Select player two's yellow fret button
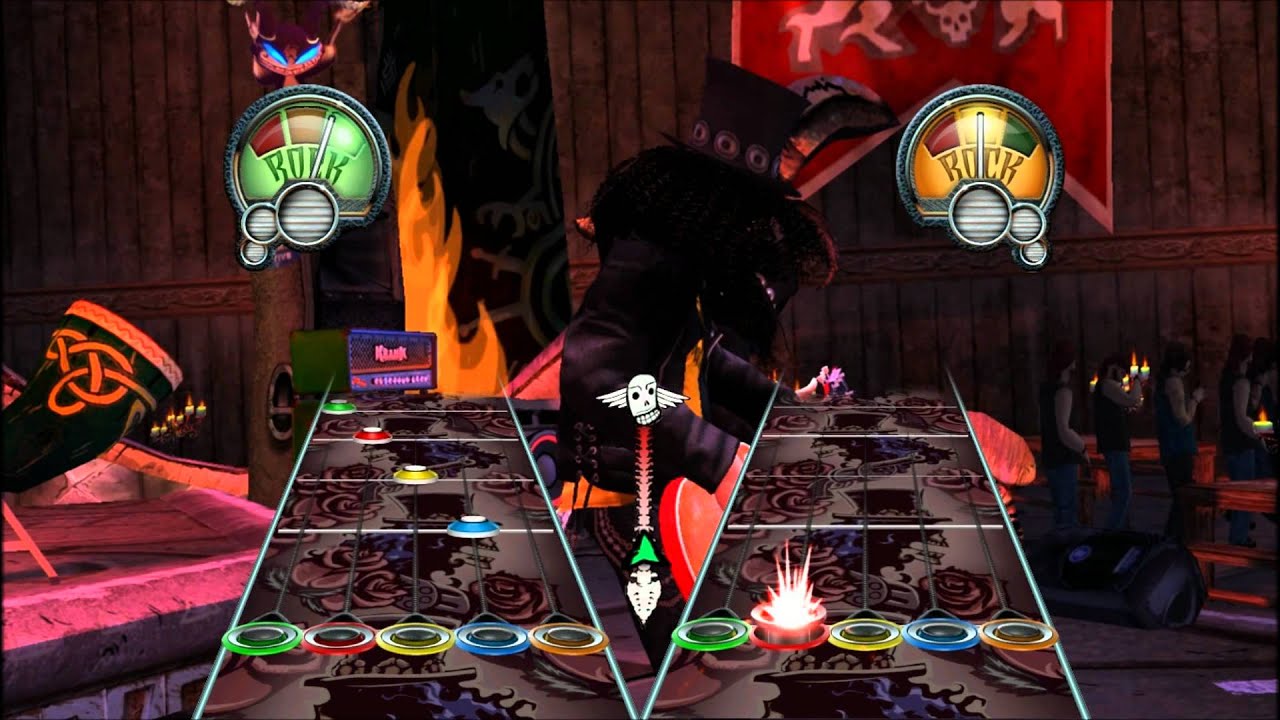Screen dimensions: 1280x720 pos(865,632)
